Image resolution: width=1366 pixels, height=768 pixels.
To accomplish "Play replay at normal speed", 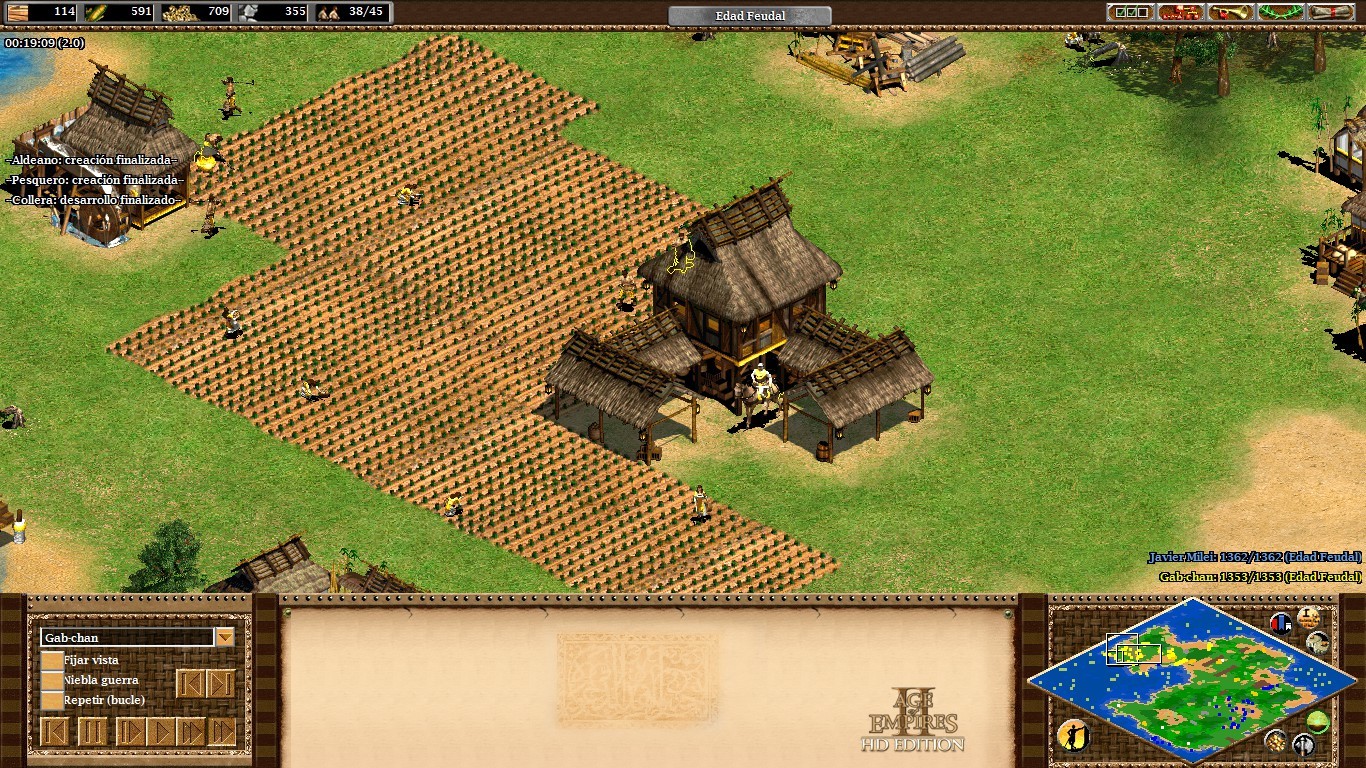I will point(160,732).
